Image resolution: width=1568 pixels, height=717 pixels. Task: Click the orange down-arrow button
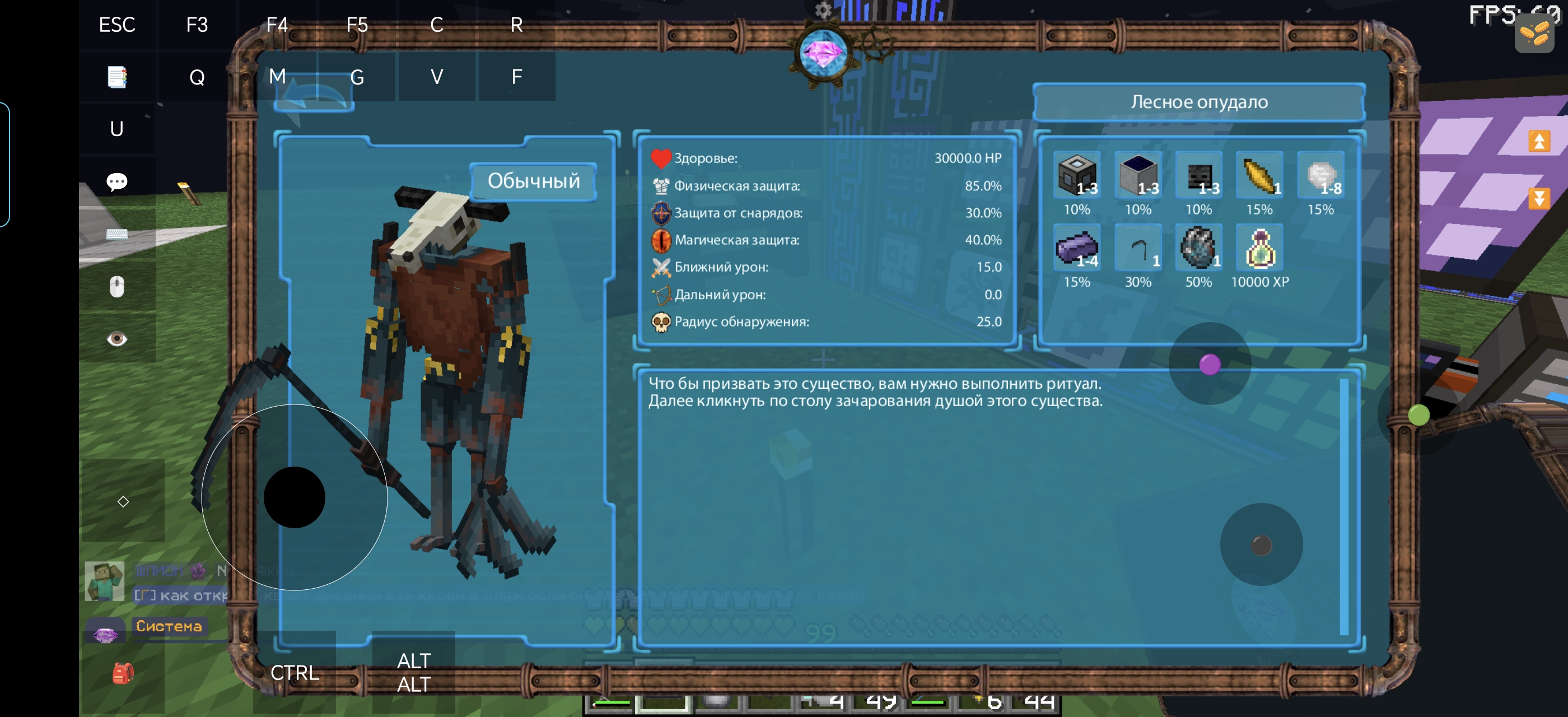click(1539, 198)
